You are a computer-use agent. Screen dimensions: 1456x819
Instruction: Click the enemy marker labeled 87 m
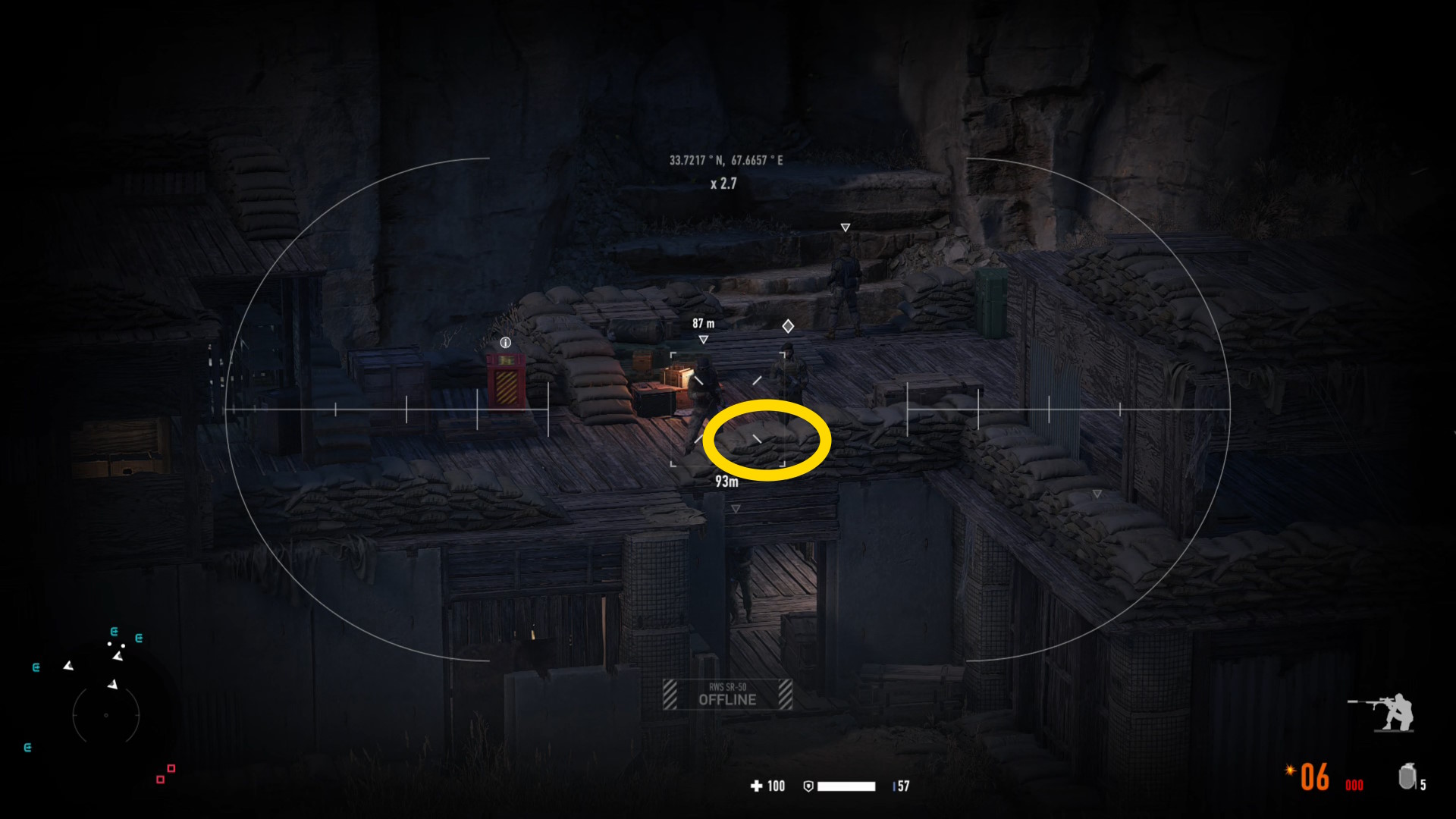704,340
